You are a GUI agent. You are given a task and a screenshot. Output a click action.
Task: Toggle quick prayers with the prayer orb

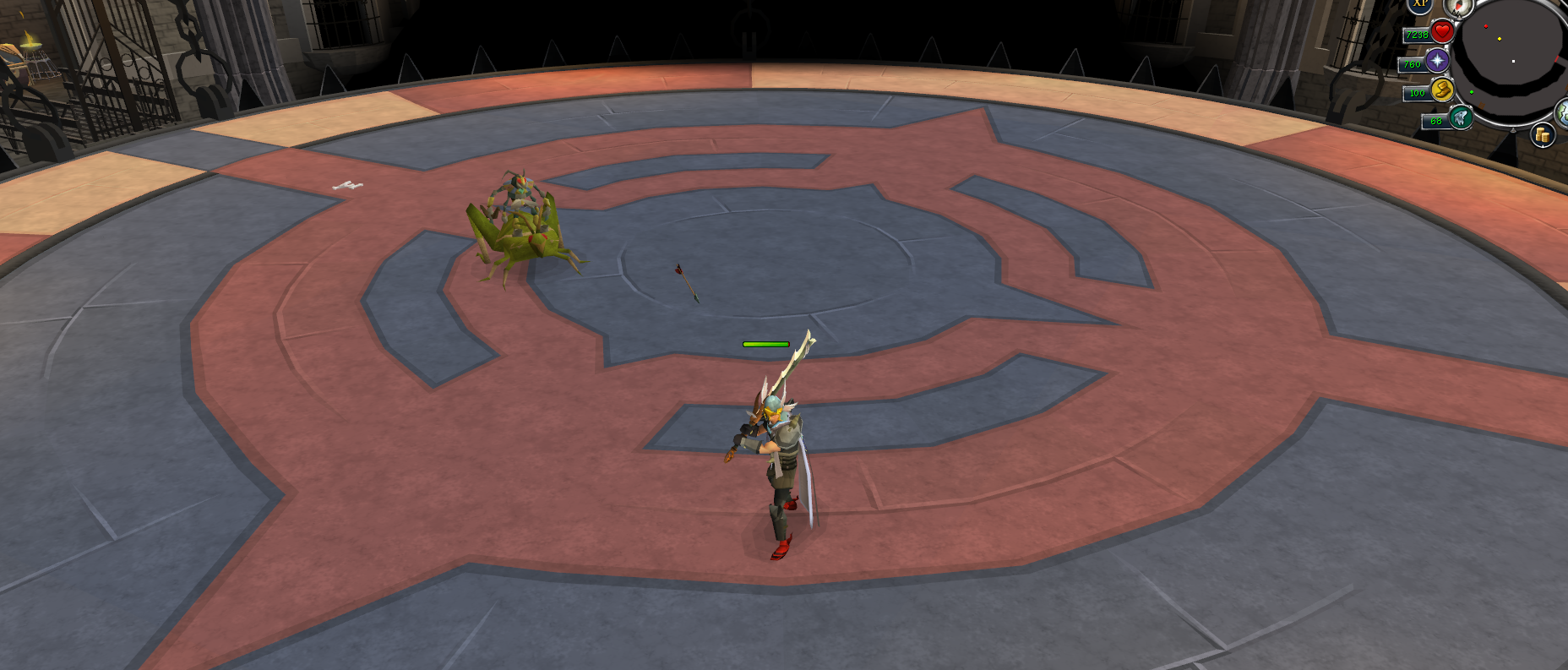[1437, 61]
